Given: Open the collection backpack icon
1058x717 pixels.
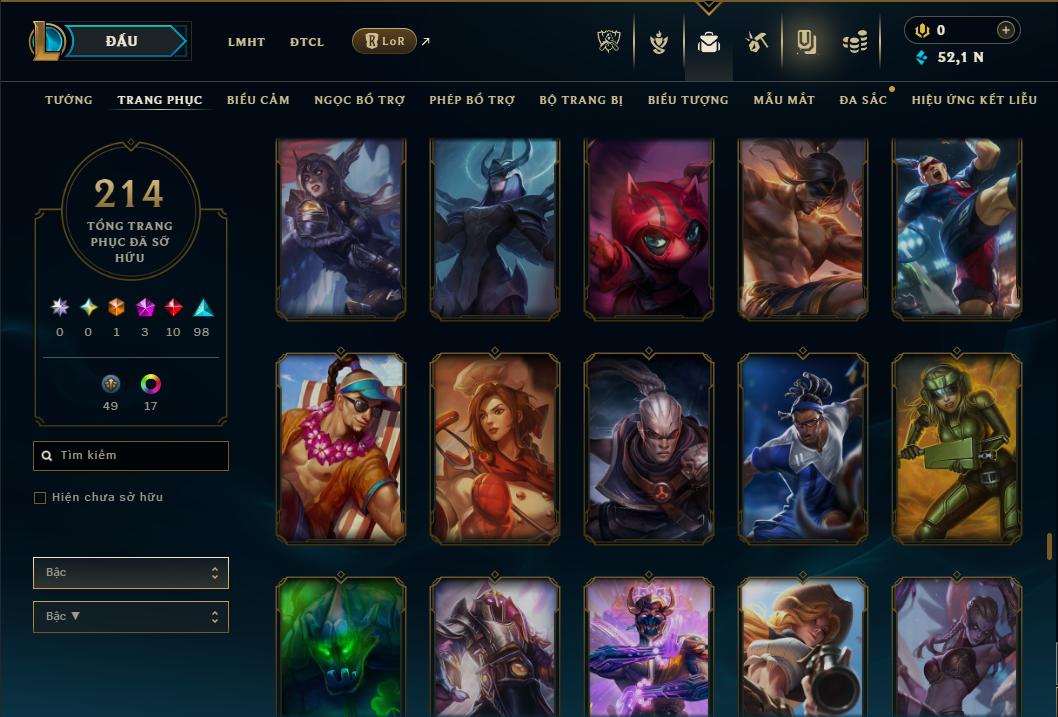Looking at the screenshot, I should point(709,43).
